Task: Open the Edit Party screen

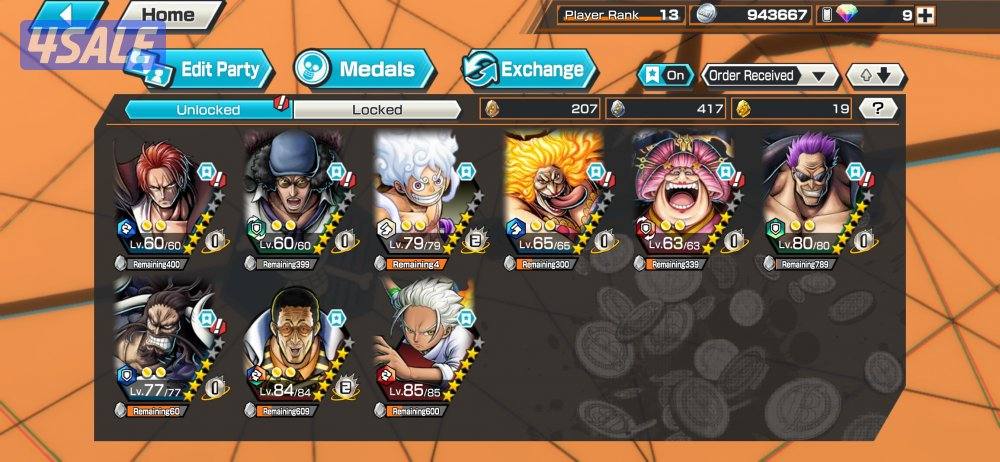Action: pyautogui.click(x=211, y=70)
